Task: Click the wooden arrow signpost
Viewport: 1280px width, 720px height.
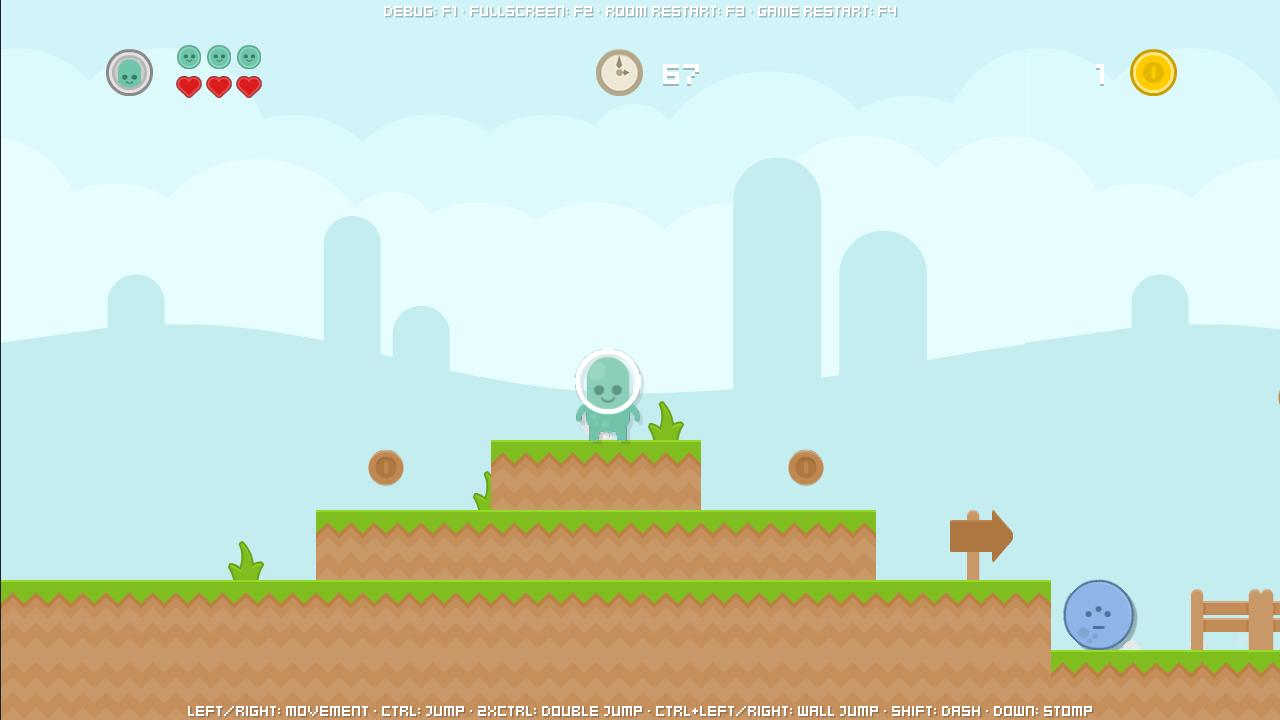Action: point(981,537)
